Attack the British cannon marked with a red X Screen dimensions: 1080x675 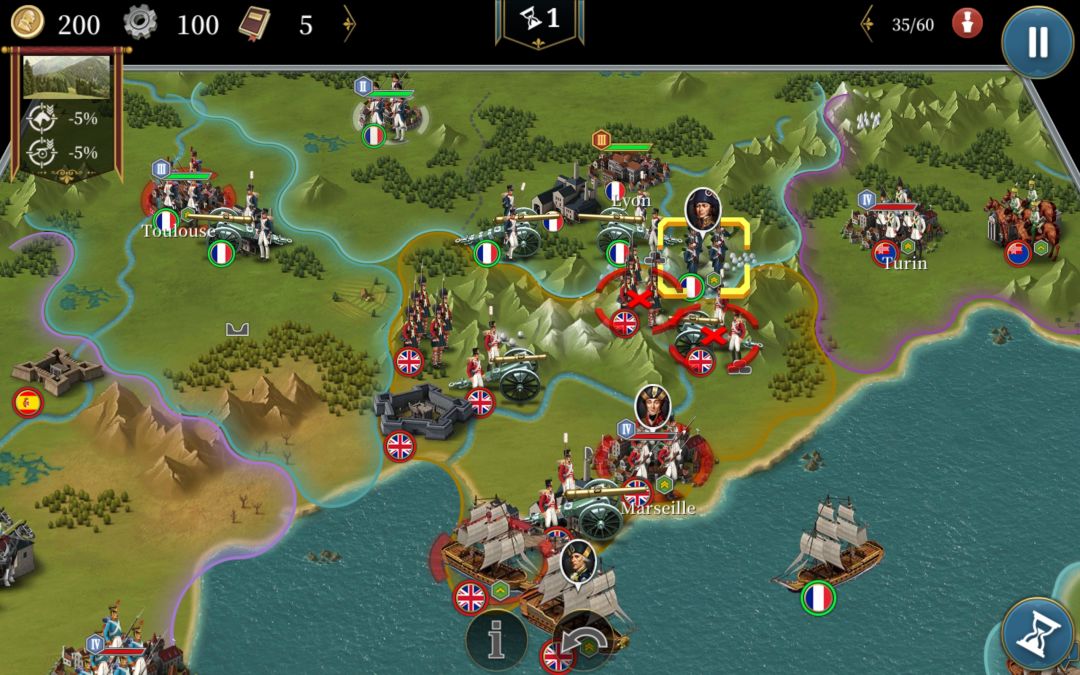click(712, 338)
